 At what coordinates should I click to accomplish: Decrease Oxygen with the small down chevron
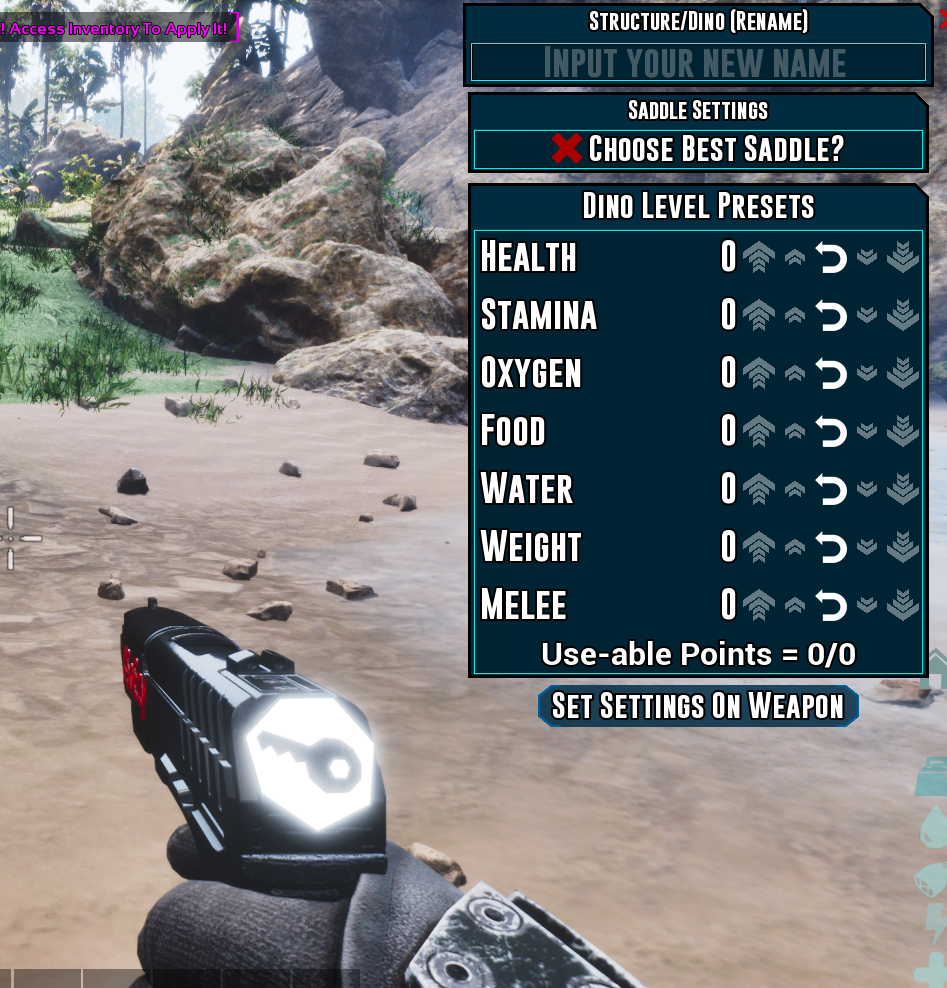click(x=867, y=373)
